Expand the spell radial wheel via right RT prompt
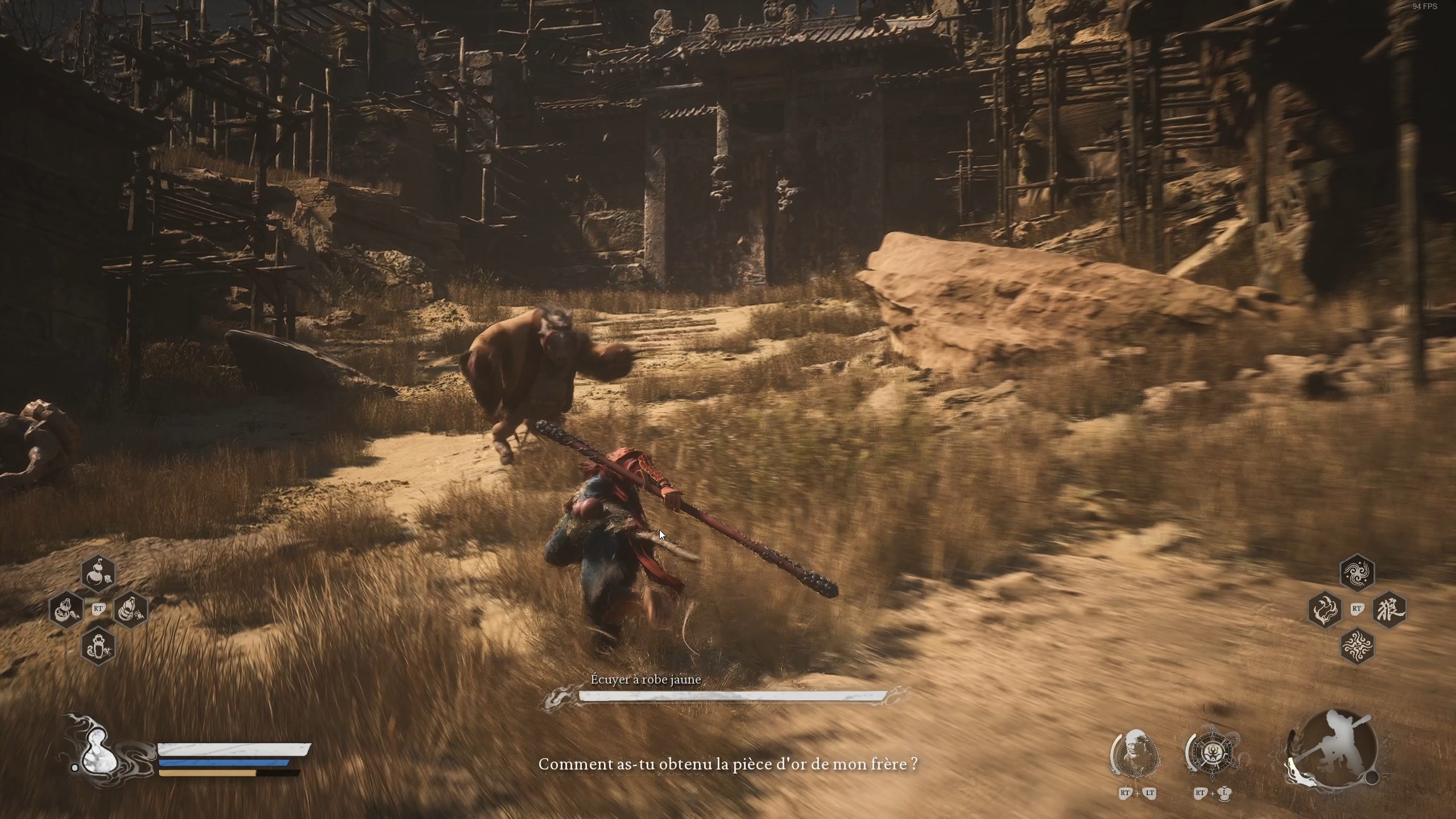The image size is (1456, 819). [1358, 609]
